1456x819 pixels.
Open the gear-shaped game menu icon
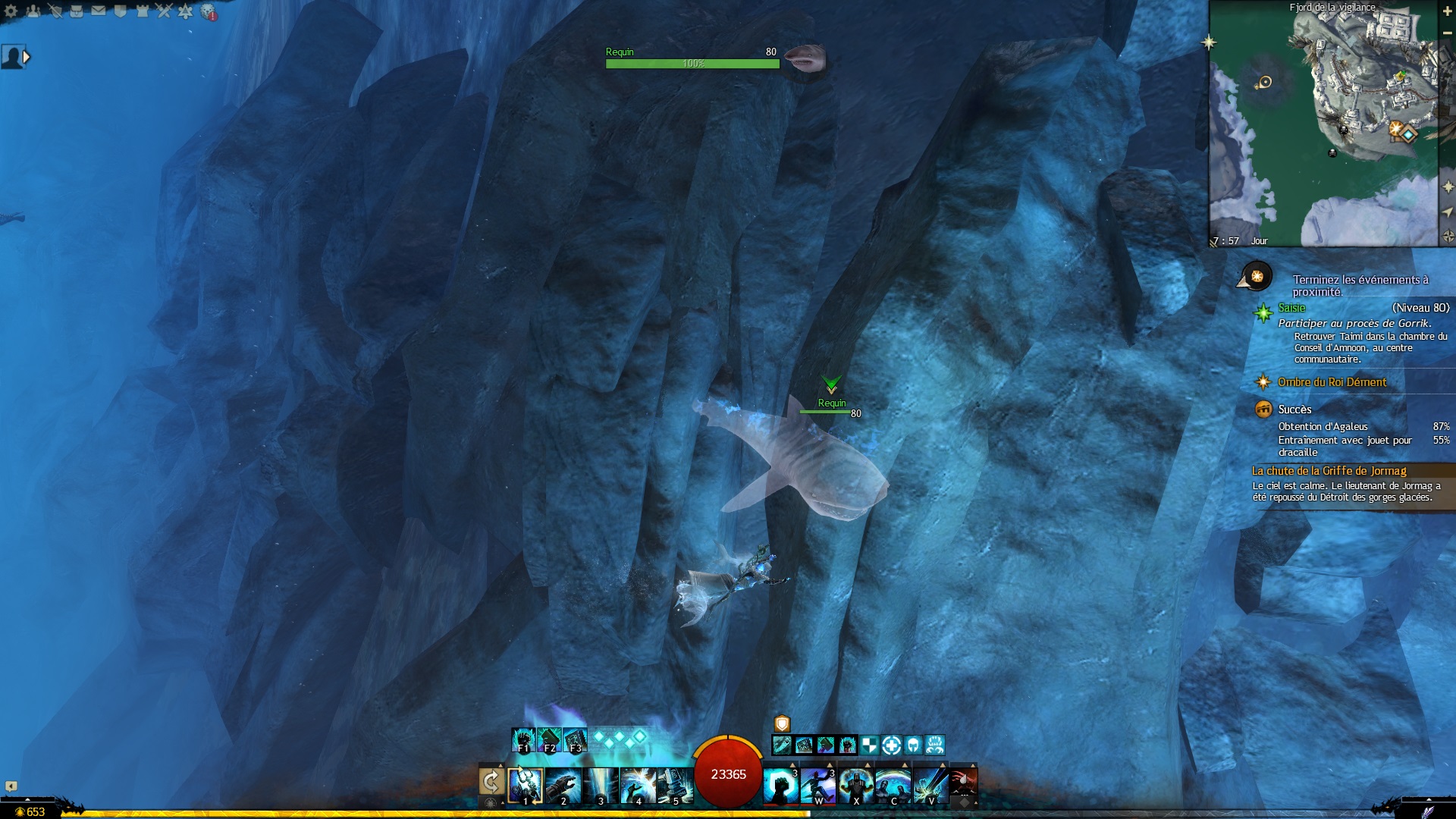11,11
